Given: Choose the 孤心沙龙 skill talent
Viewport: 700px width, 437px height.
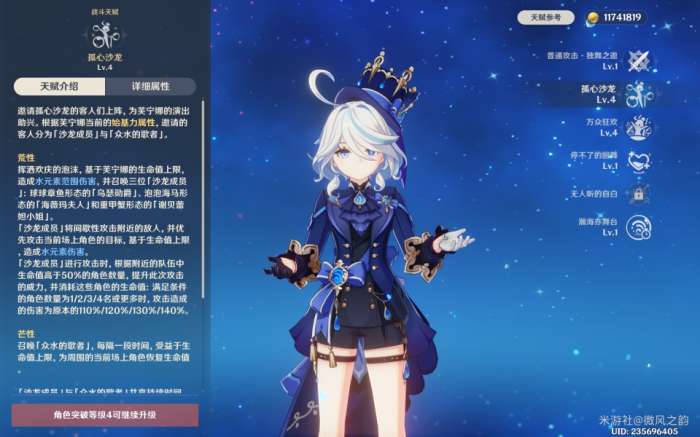Looking at the screenshot, I should tap(636, 94).
